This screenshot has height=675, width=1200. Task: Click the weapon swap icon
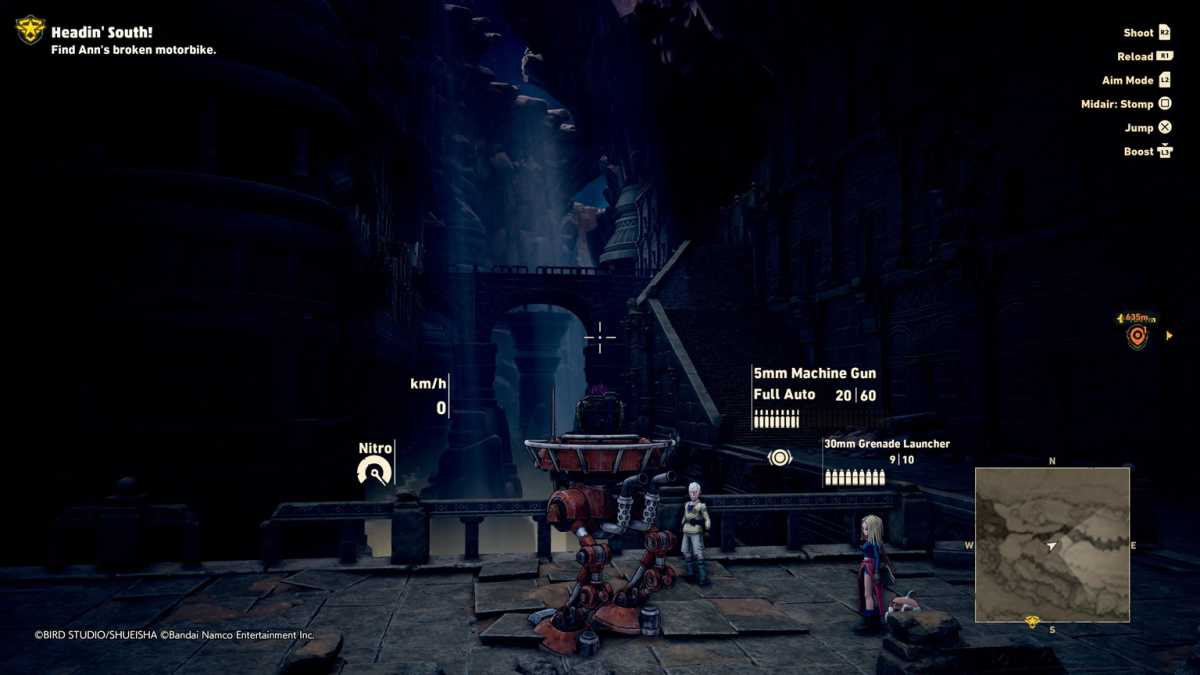[x=780, y=458]
